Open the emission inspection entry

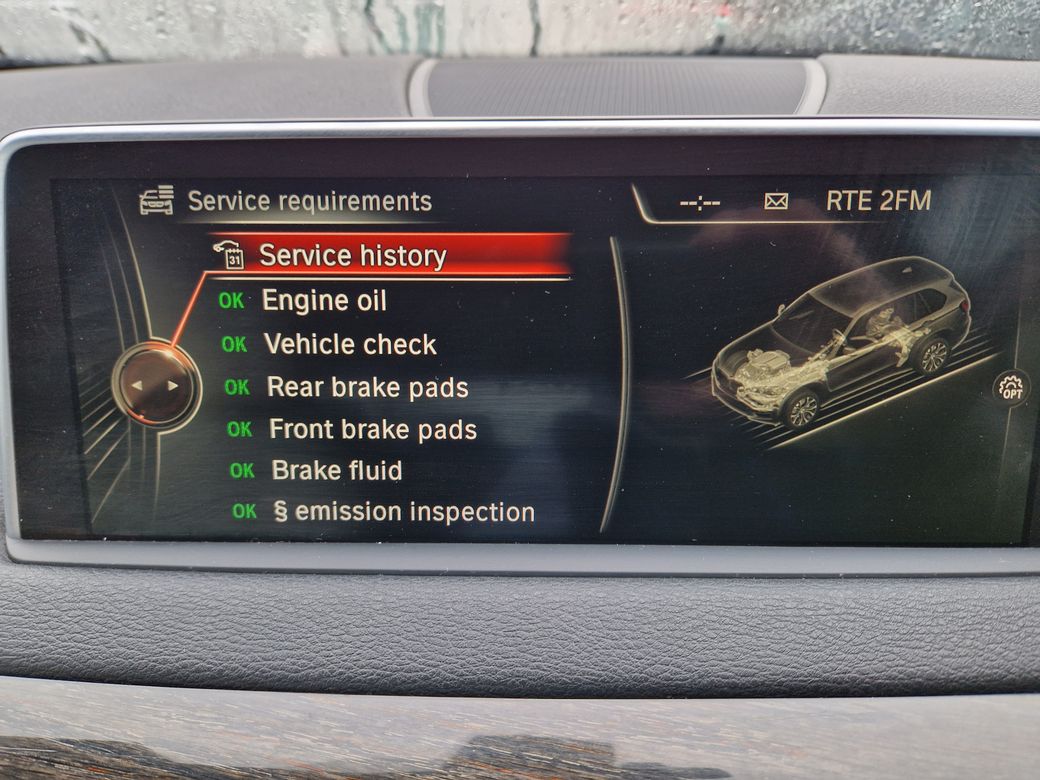pyautogui.click(x=403, y=513)
